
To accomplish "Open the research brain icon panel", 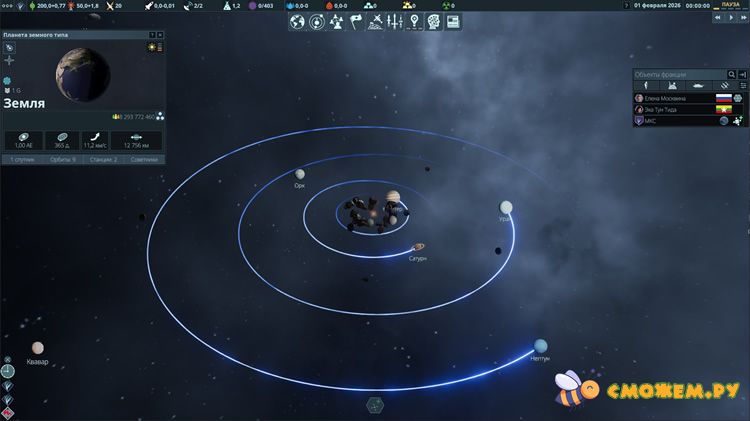I will point(434,21).
